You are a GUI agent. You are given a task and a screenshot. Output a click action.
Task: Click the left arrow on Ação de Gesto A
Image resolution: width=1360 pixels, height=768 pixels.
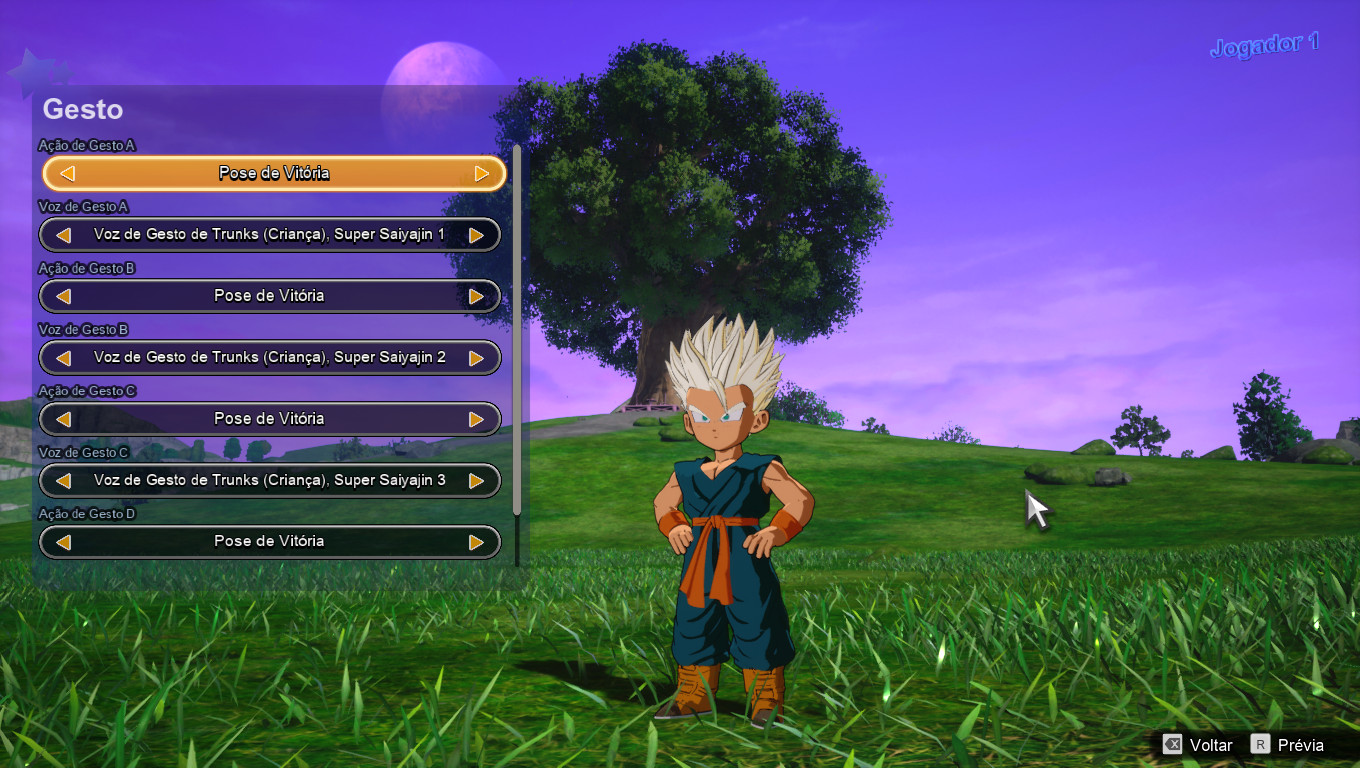(66, 173)
